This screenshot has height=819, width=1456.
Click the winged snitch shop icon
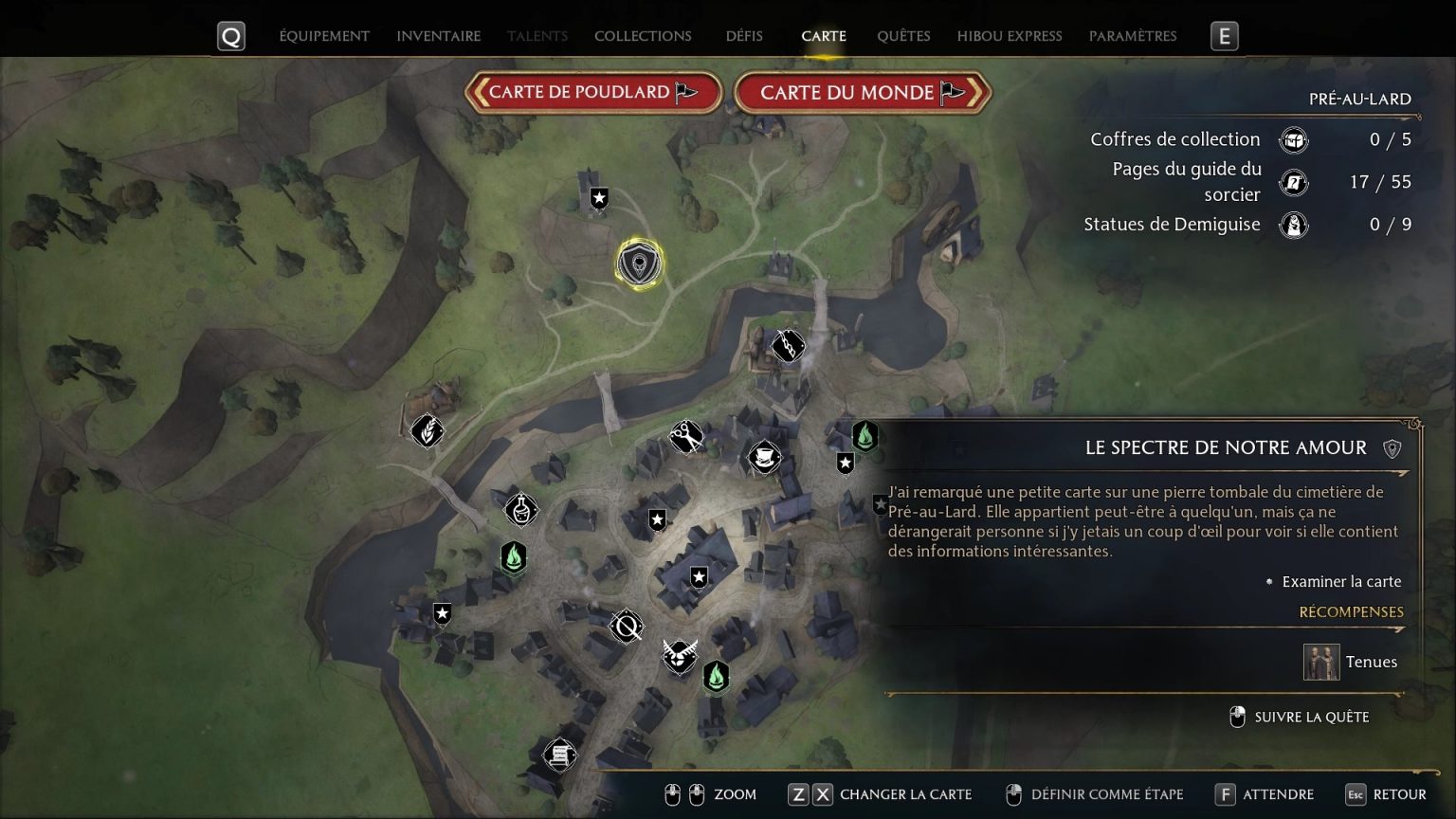coord(679,659)
